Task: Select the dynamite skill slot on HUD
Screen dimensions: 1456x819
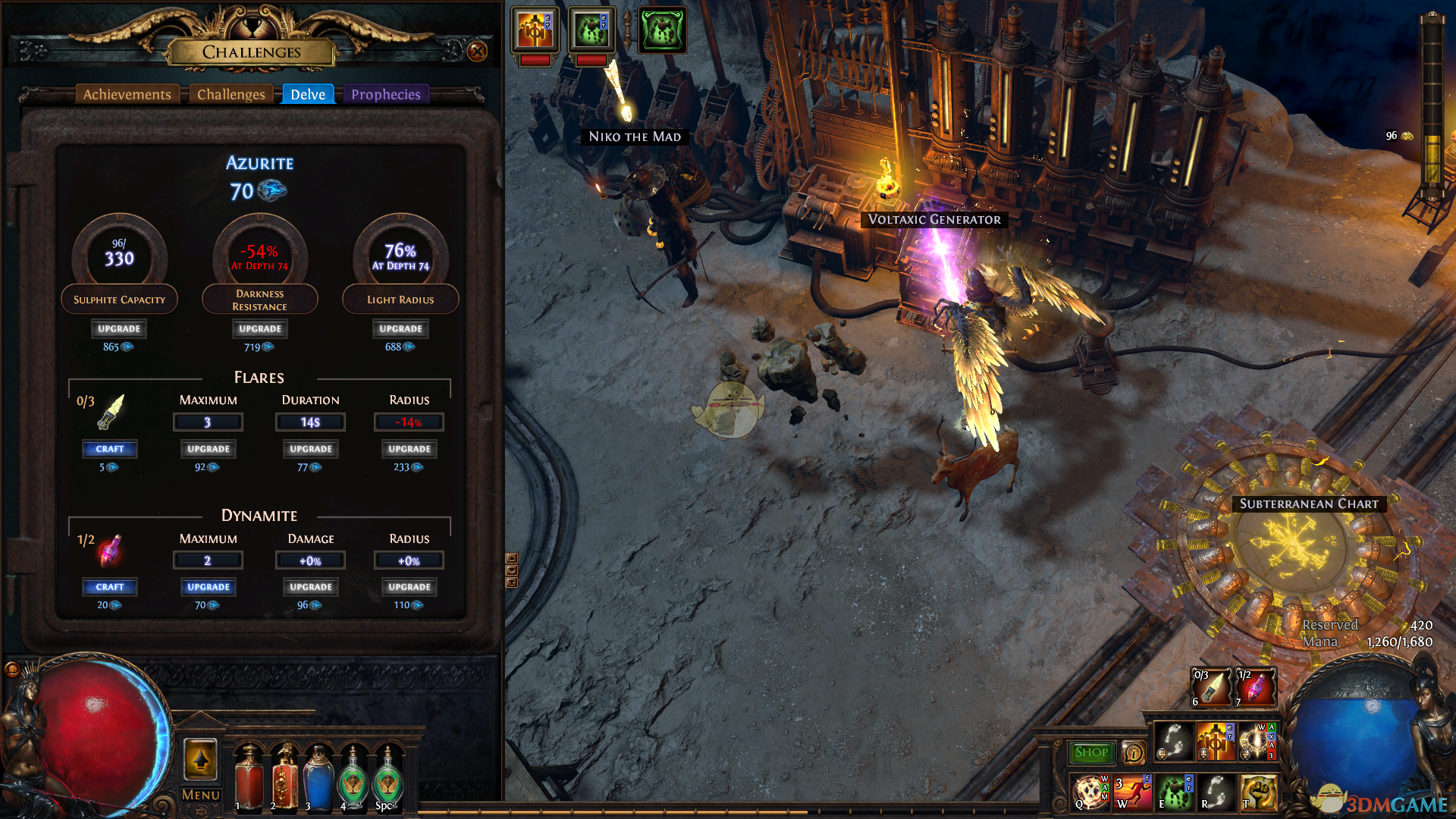Action: point(1255,687)
